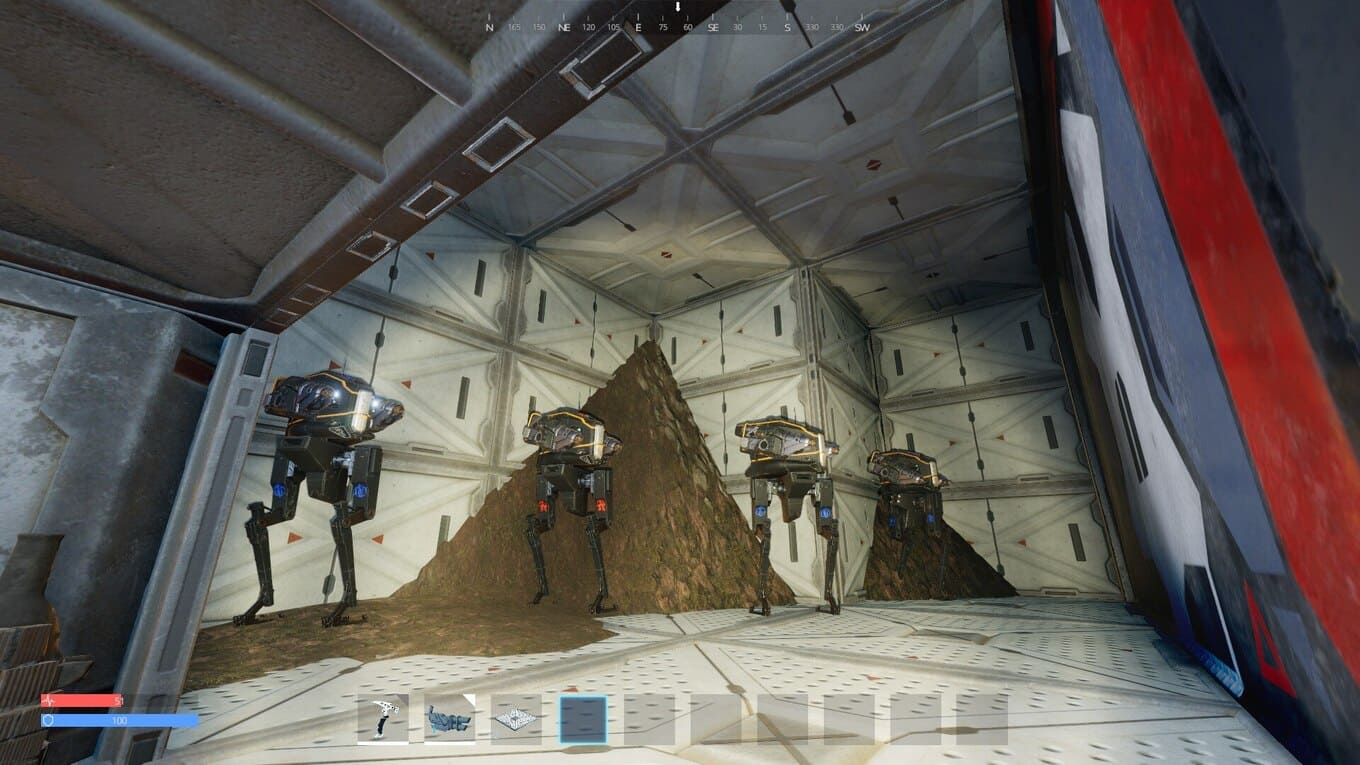
Task: Choose the white floor tile hotbar slot
Action: pos(516,719)
